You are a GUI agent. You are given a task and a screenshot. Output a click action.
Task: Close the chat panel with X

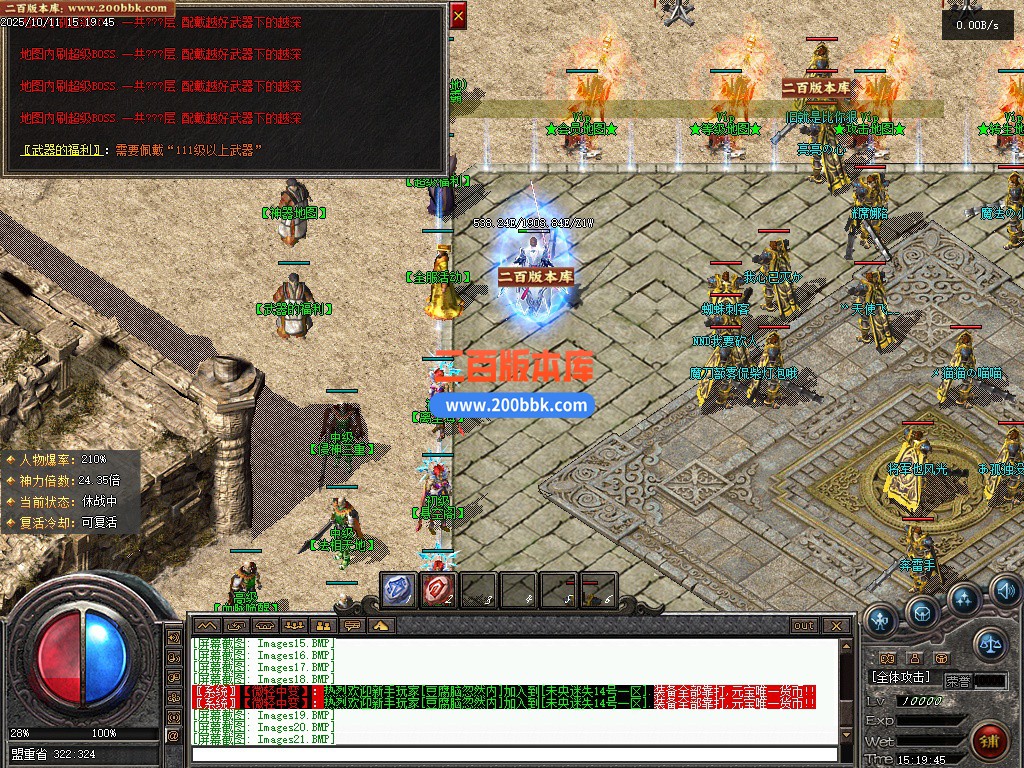tap(838, 626)
